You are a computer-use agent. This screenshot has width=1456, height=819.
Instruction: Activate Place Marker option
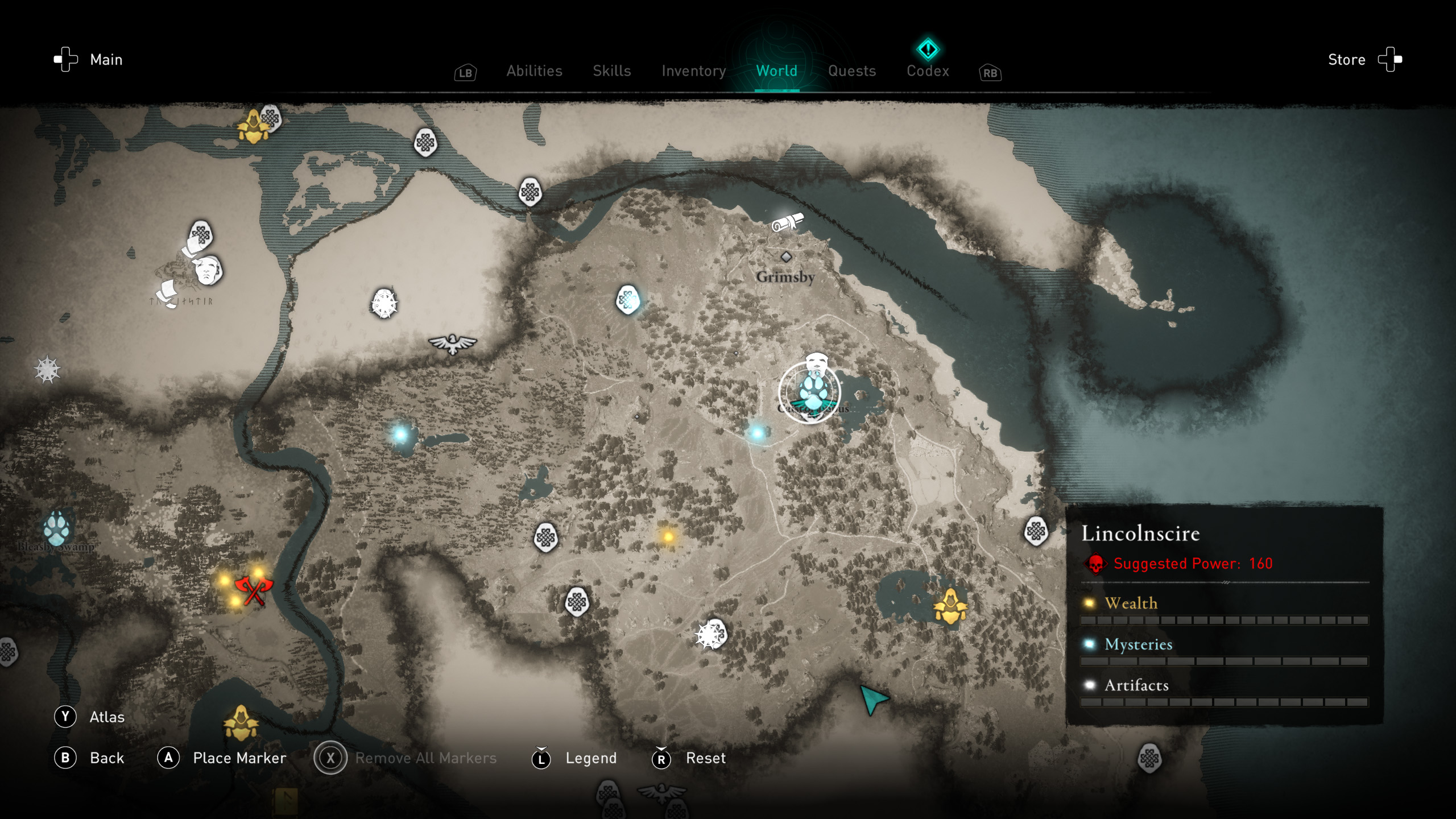(239, 758)
